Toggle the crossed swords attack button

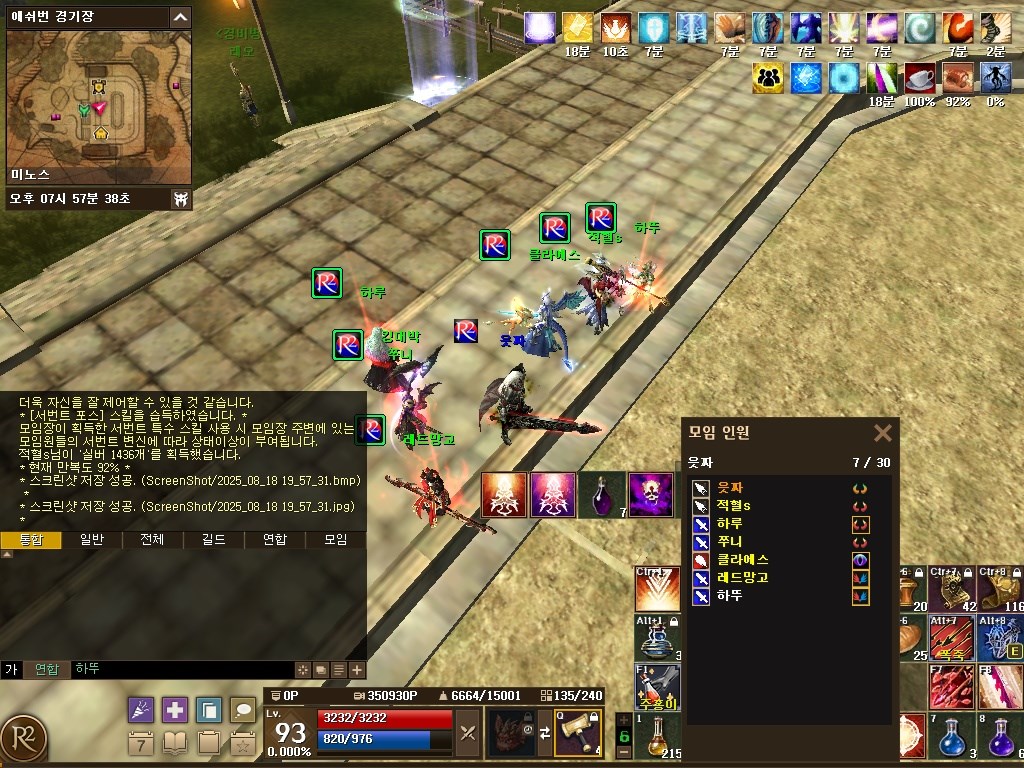pyautogui.click(x=468, y=733)
